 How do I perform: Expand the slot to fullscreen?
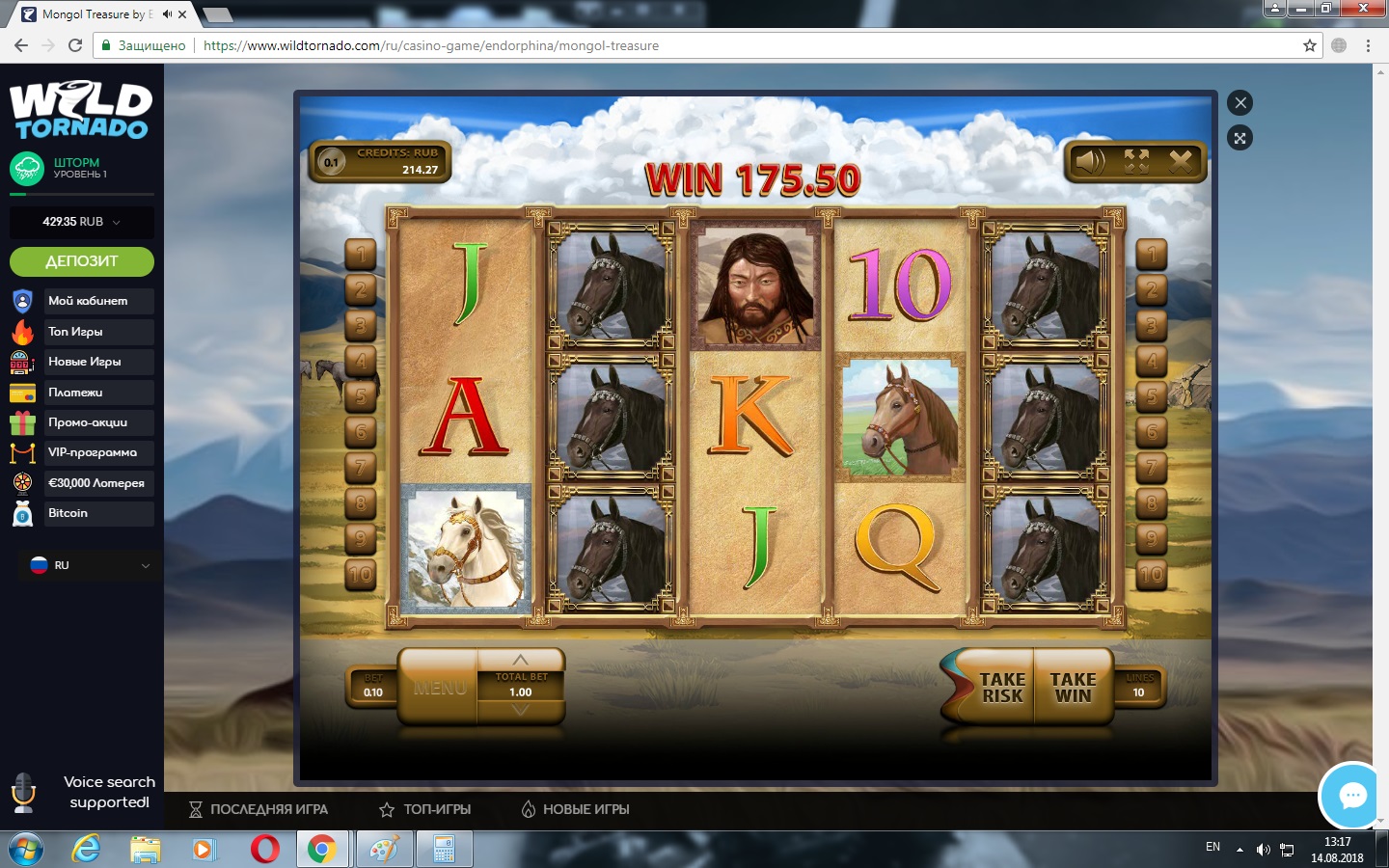click(x=1136, y=161)
